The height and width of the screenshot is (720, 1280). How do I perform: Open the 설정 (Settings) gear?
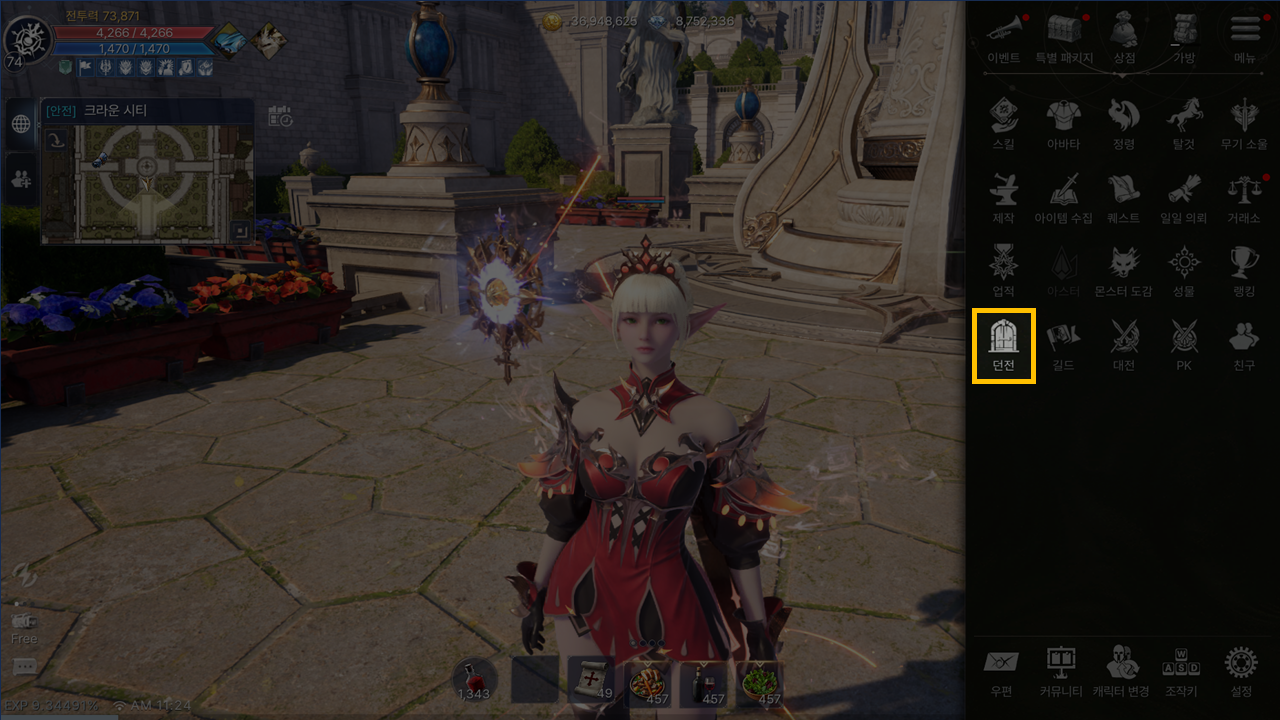pyautogui.click(x=1241, y=670)
